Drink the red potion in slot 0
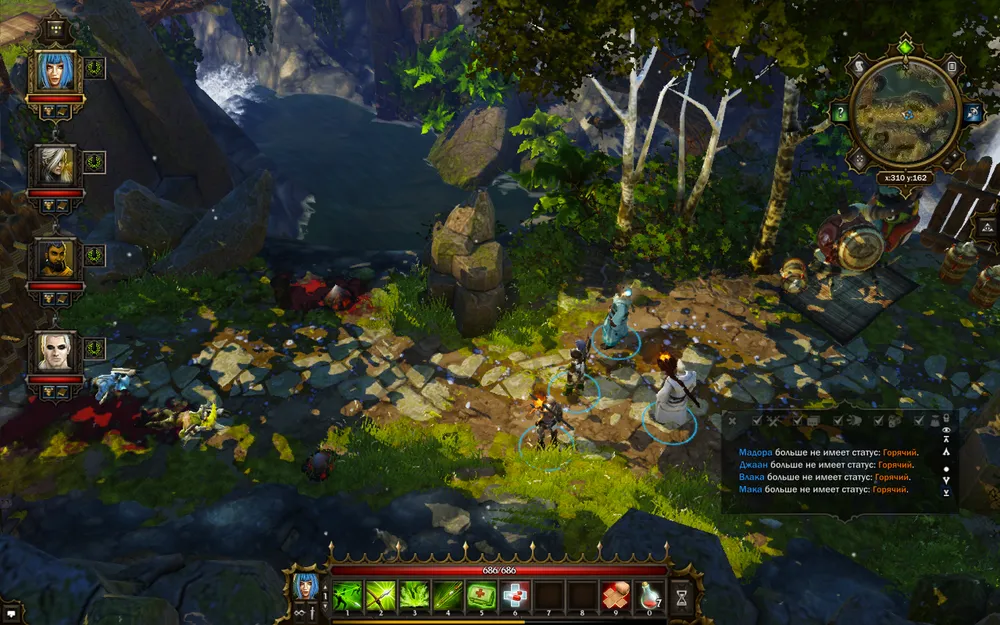The image size is (1000, 625). (650, 595)
